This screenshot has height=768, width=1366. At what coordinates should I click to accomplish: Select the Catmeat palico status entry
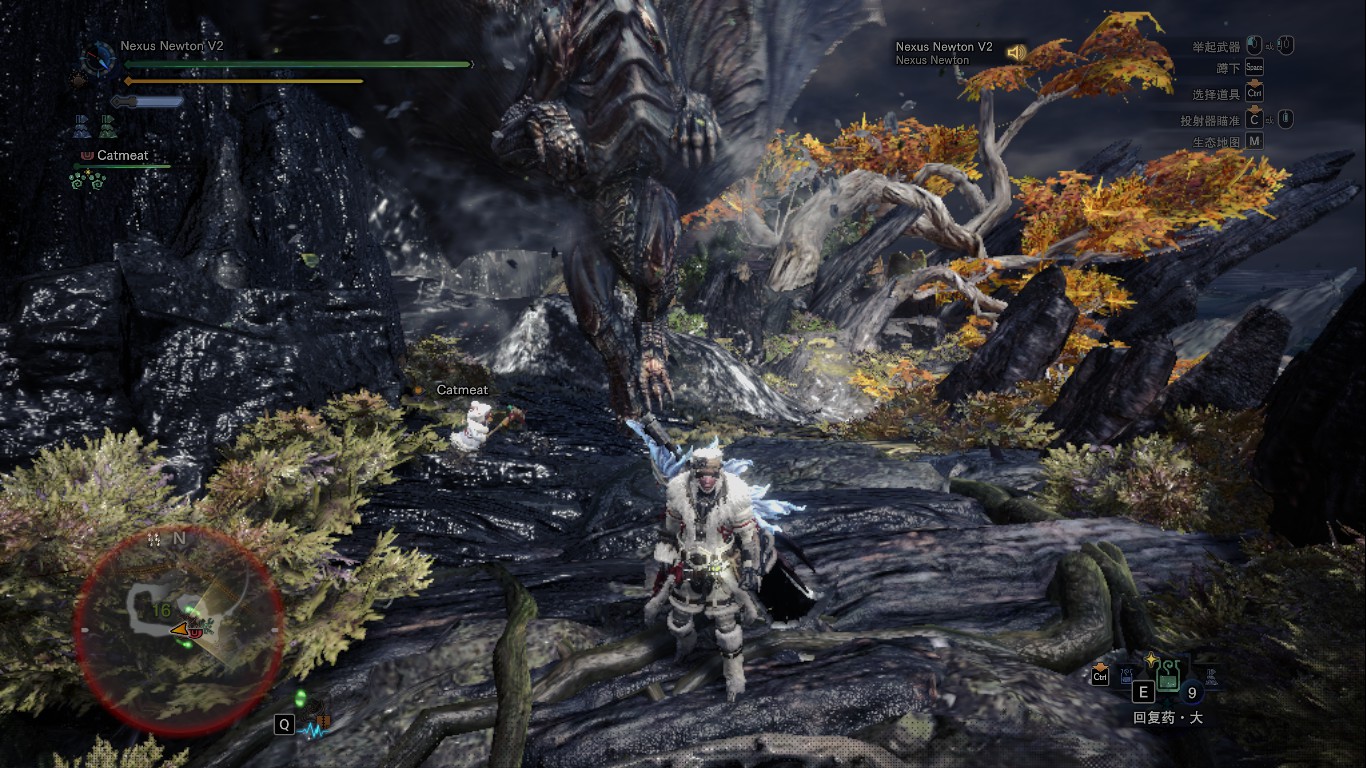[124, 156]
